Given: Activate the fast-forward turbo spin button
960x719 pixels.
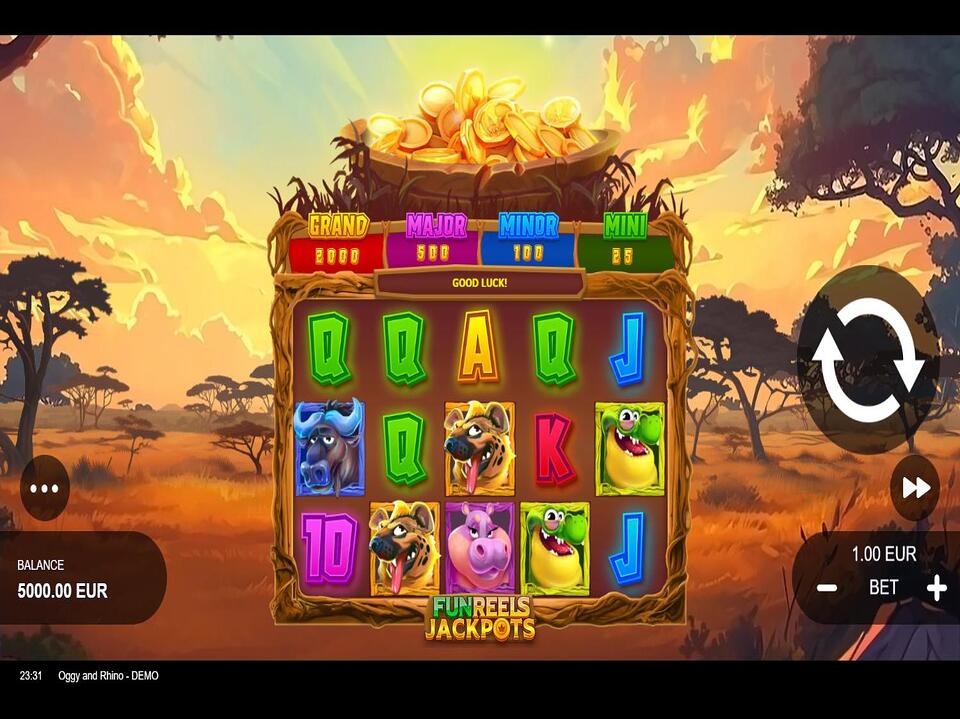Looking at the screenshot, I should click(915, 488).
